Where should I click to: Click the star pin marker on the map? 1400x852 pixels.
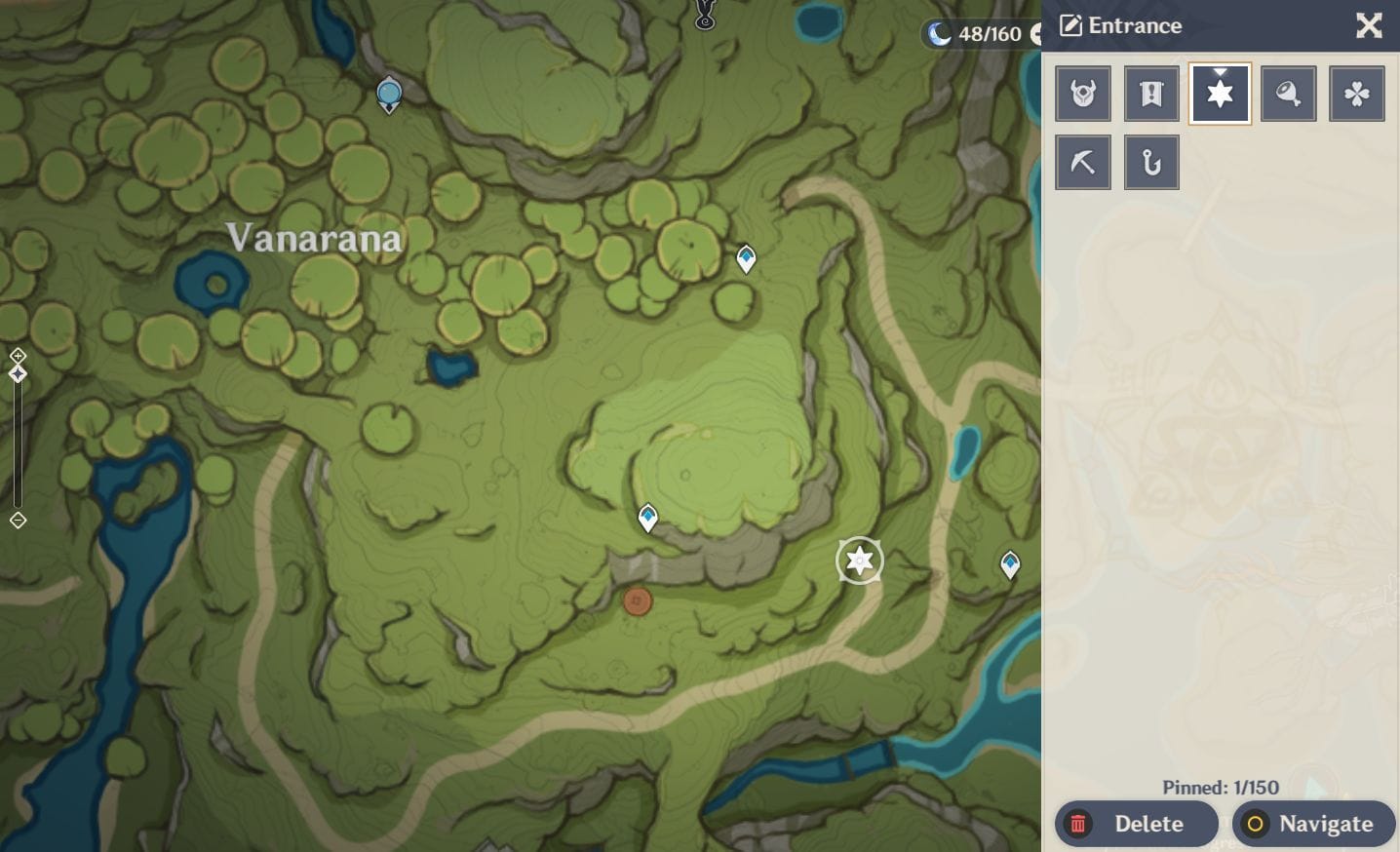click(859, 561)
